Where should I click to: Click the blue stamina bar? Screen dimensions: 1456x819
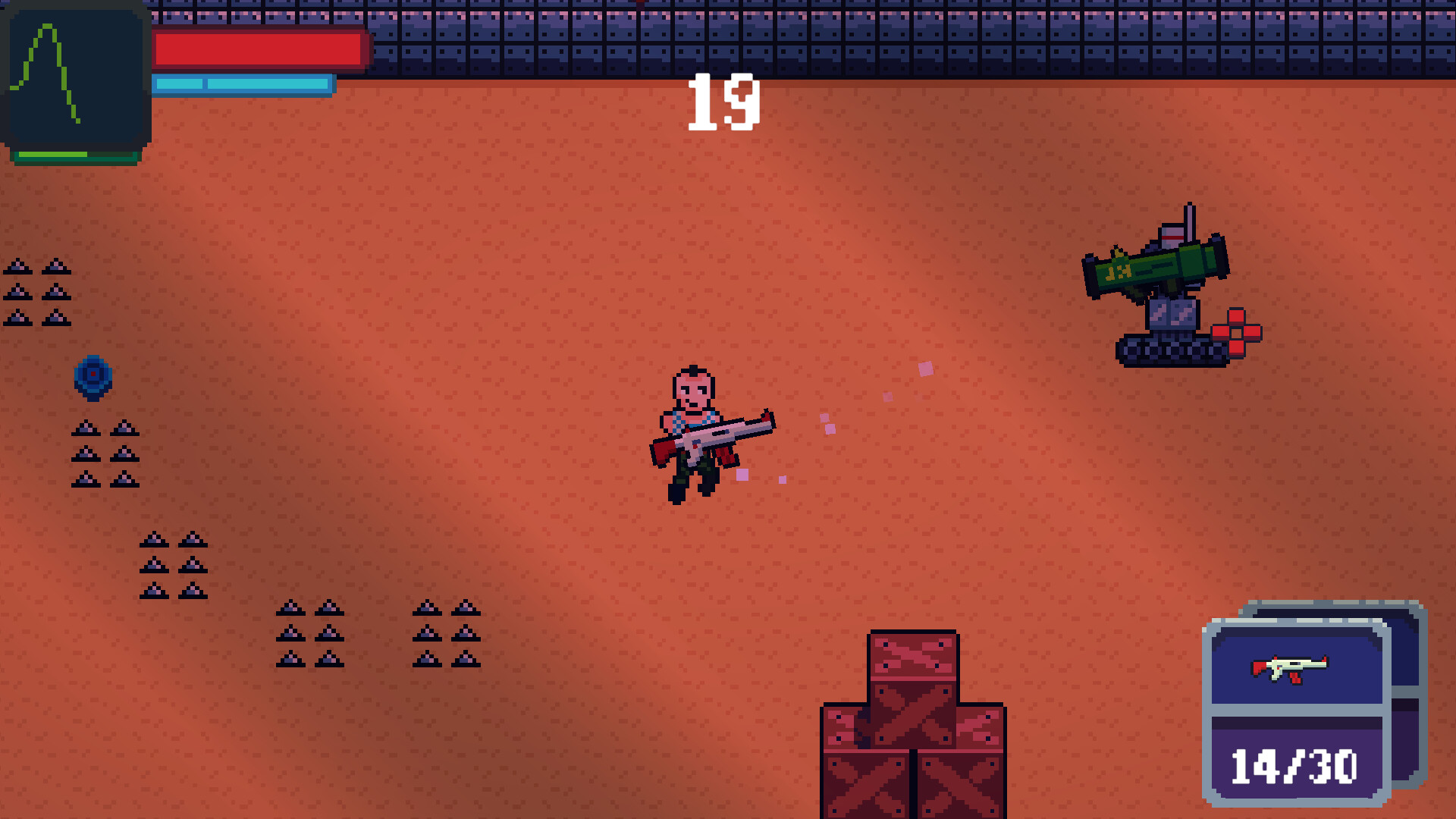click(243, 85)
